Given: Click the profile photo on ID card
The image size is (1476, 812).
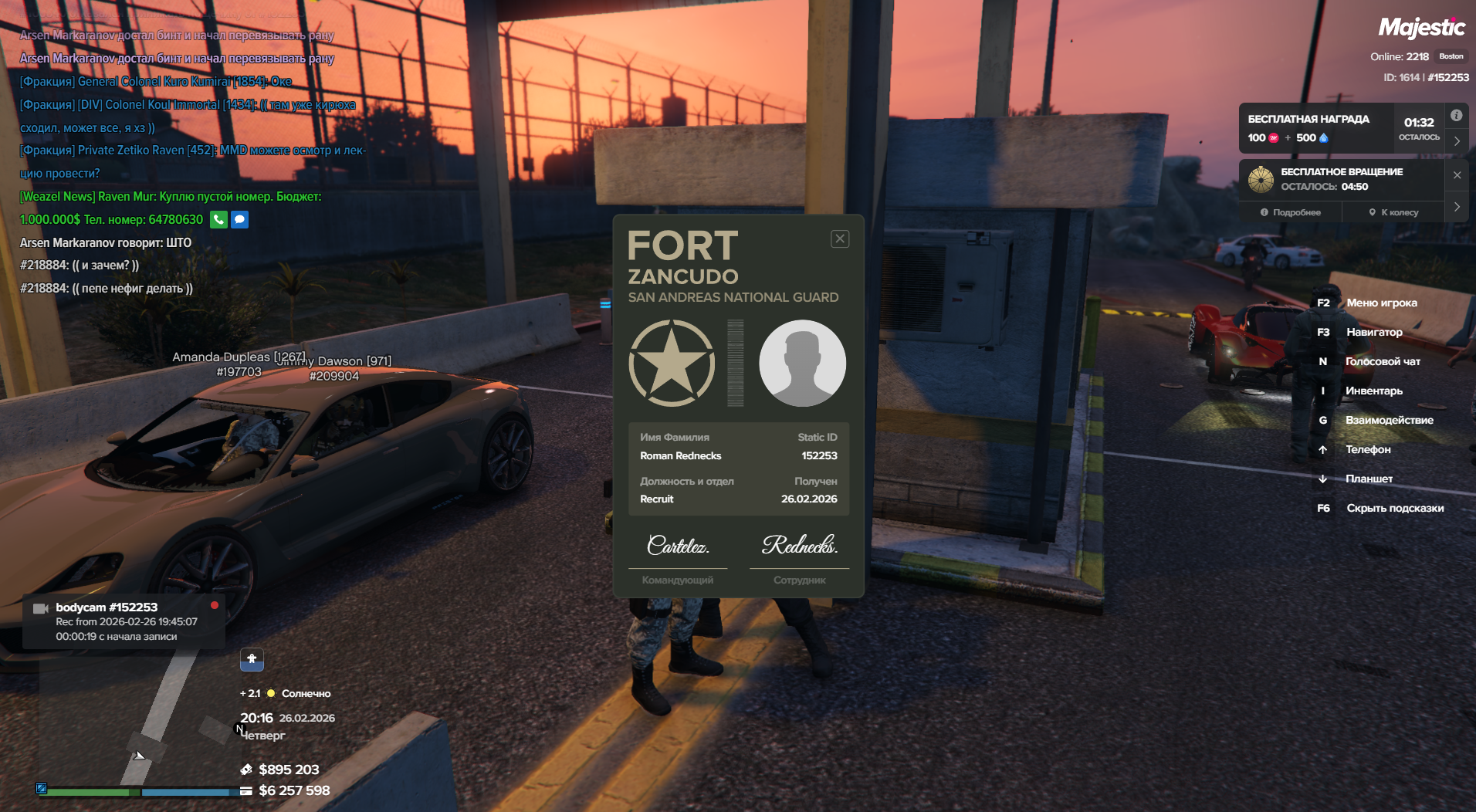Looking at the screenshot, I should (x=802, y=363).
